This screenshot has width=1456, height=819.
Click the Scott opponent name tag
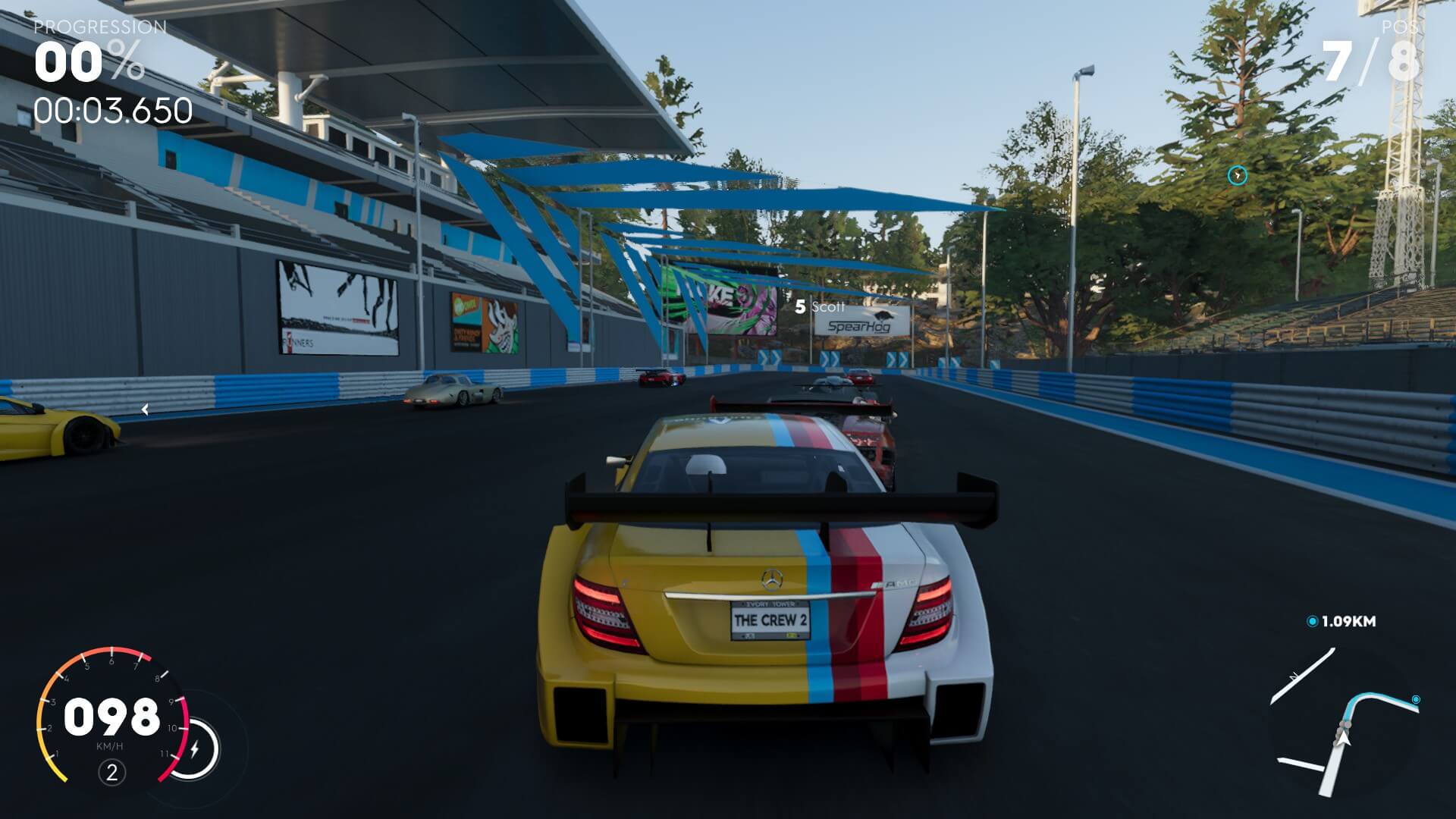point(820,307)
